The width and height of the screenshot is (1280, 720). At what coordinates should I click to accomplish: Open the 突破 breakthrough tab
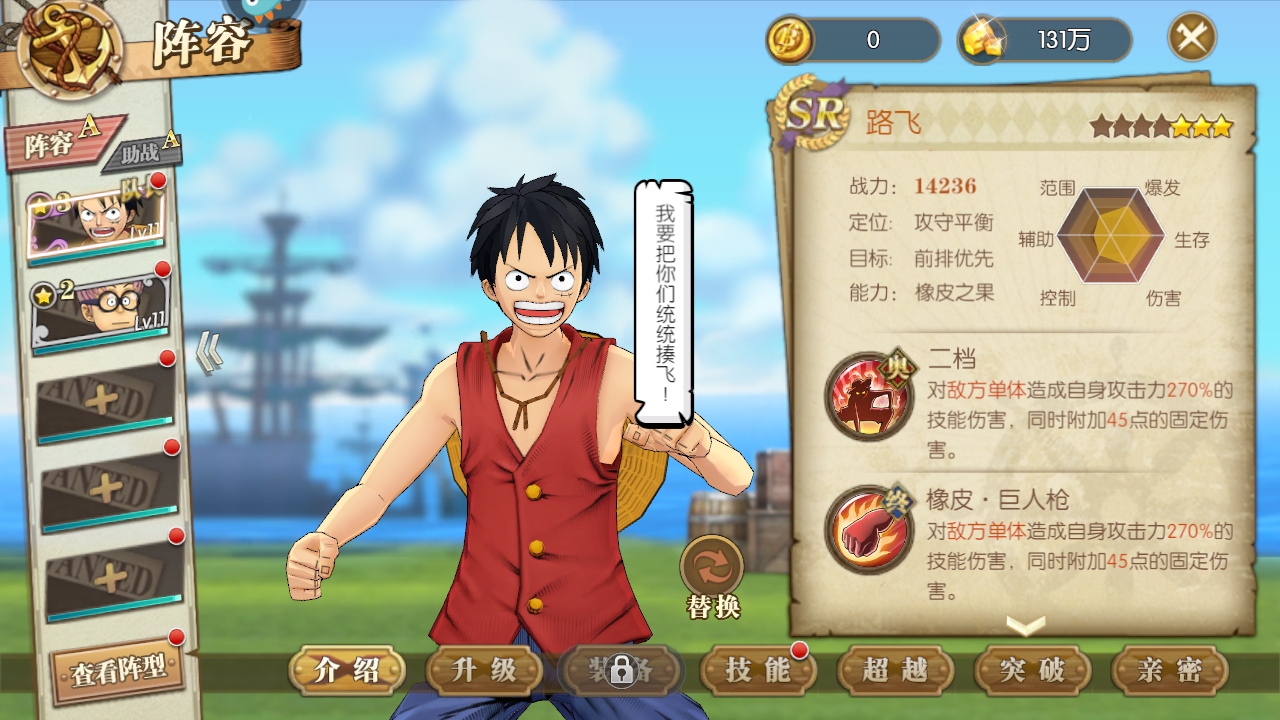(x=1032, y=670)
